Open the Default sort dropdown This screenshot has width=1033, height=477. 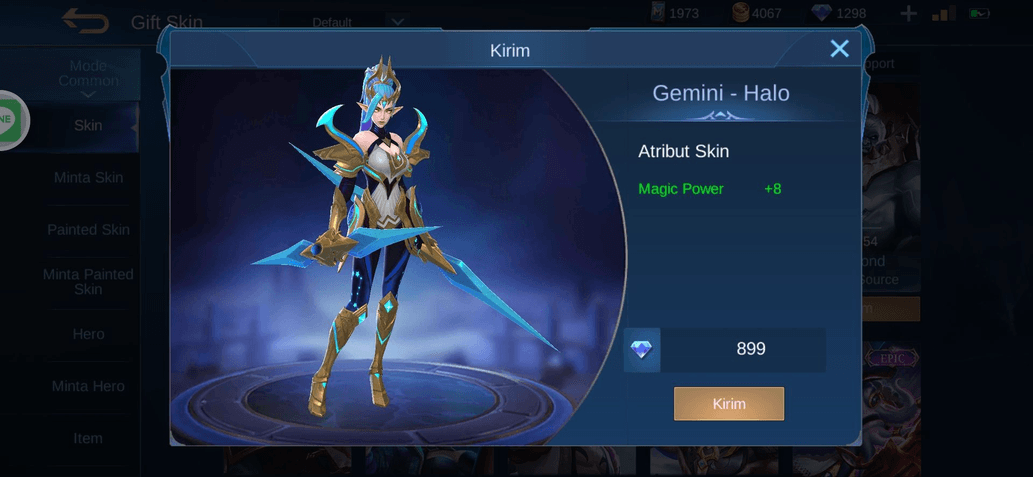tap(359, 22)
